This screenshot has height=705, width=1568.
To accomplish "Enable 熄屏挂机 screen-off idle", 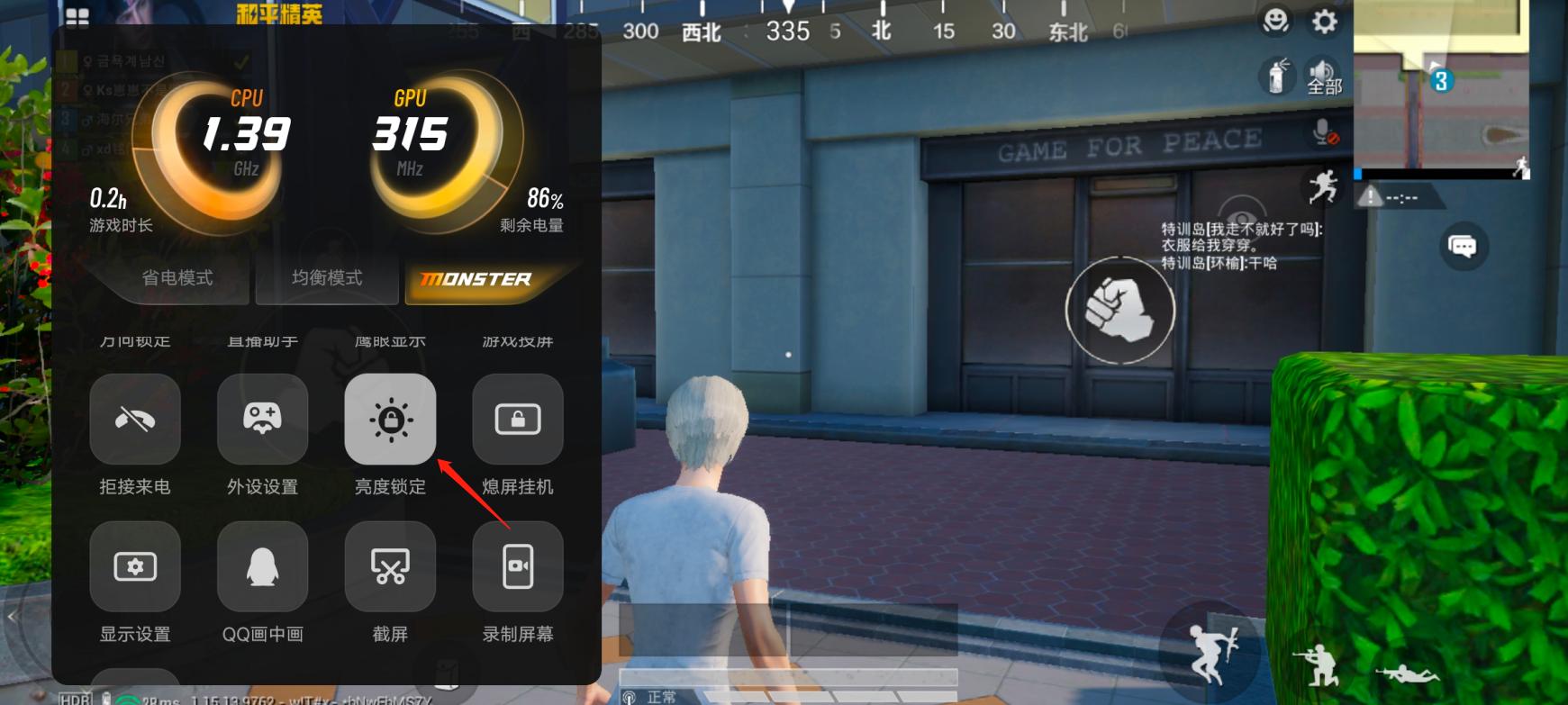I will (518, 420).
